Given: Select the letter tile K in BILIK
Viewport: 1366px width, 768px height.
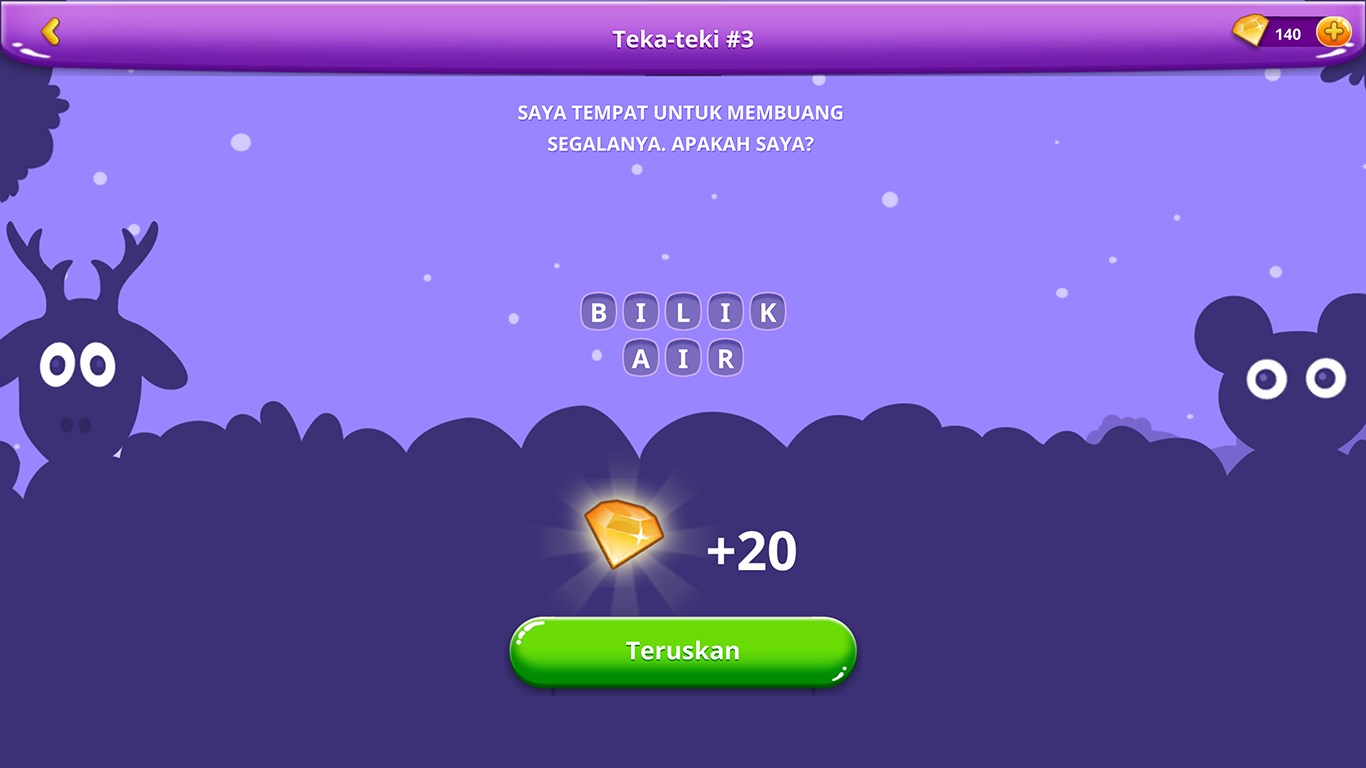Looking at the screenshot, I should pyautogui.click(x=767, y=311).
